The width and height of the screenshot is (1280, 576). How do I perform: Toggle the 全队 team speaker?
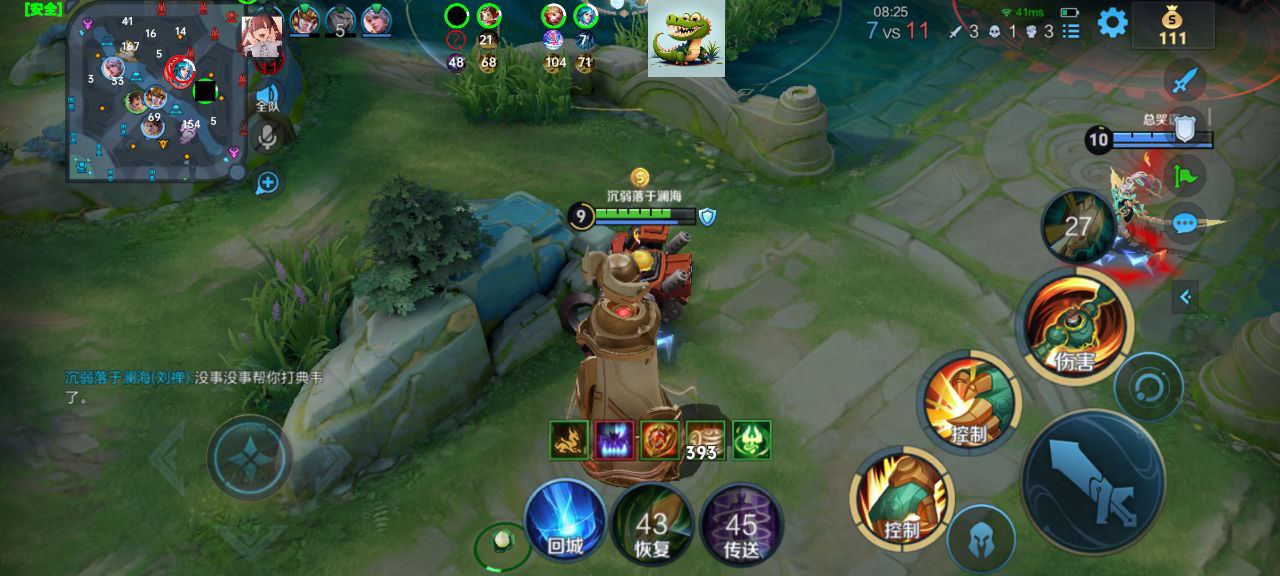click(x=267, y=96)
